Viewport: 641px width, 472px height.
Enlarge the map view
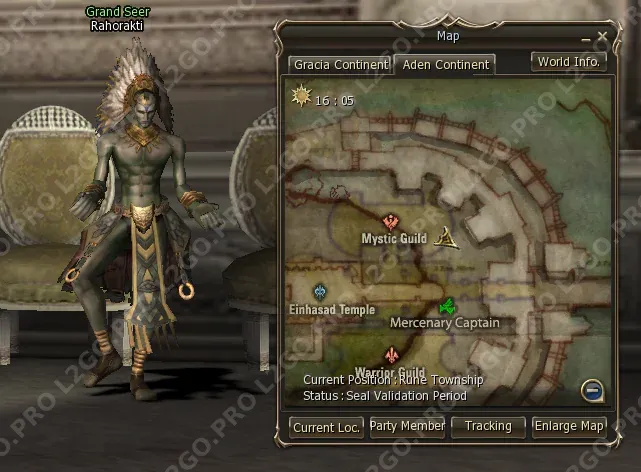coord(569,427)
